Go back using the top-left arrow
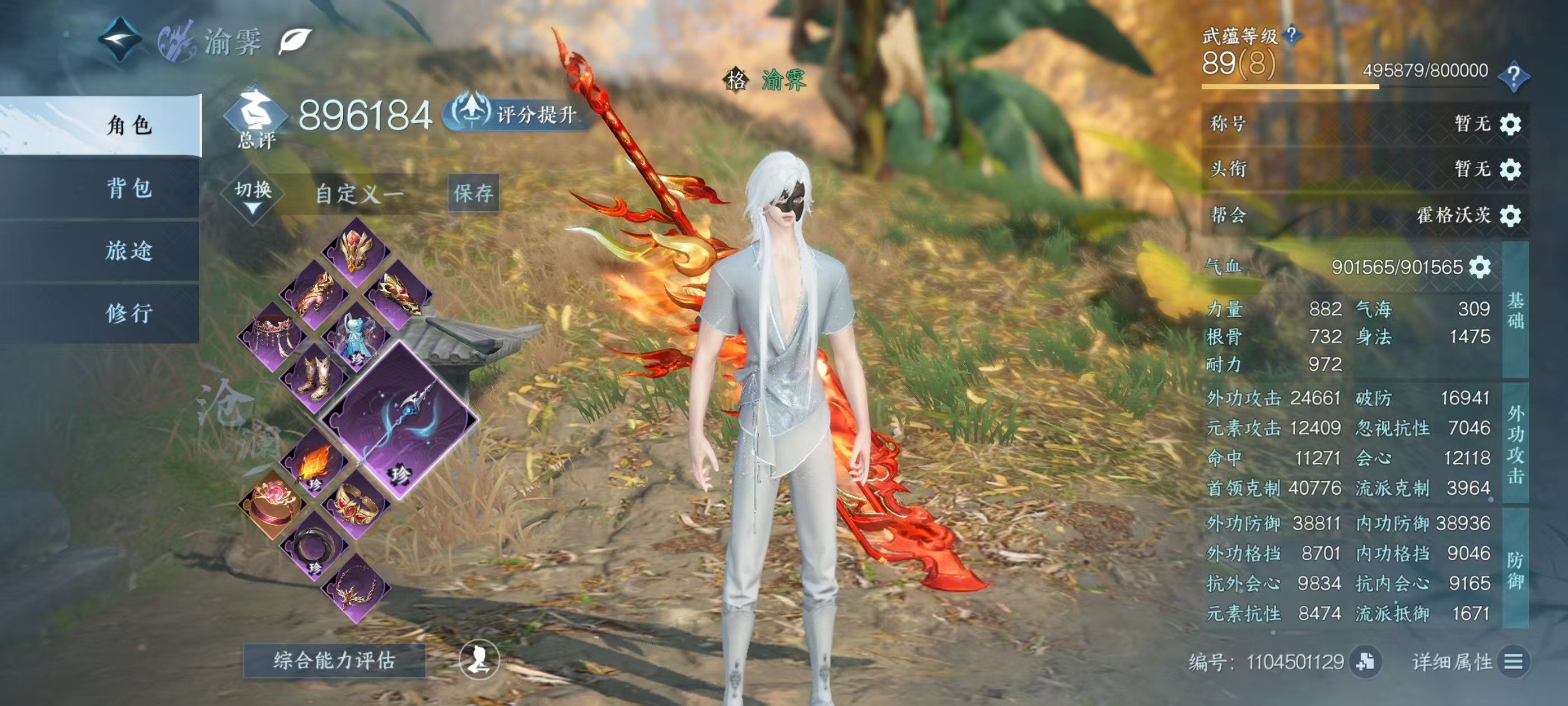 pos(120,40)
